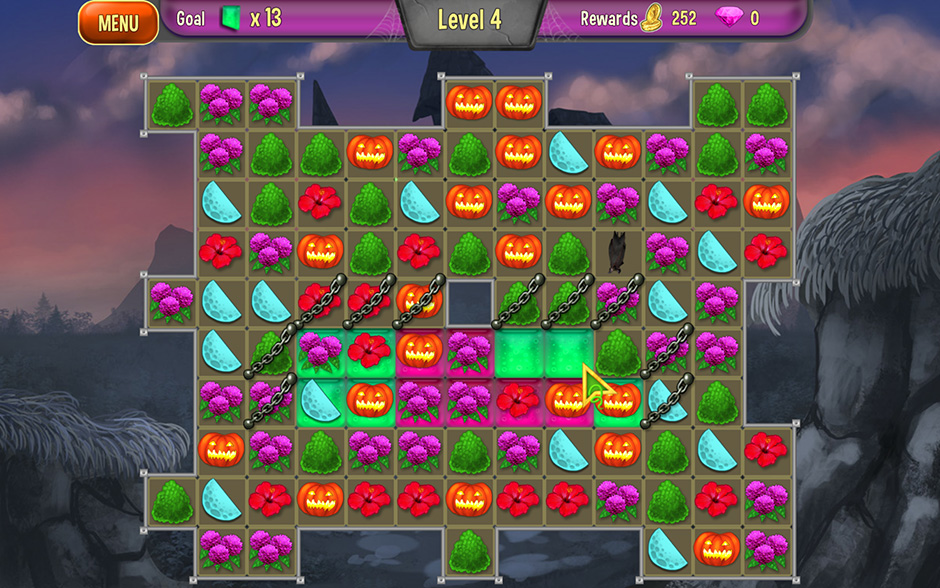Image resolution: width=940 pixels, height=588 pixels.
Task: Select the chained pumpkin tile
Action: pyautogui.click(x=420, y=300)
